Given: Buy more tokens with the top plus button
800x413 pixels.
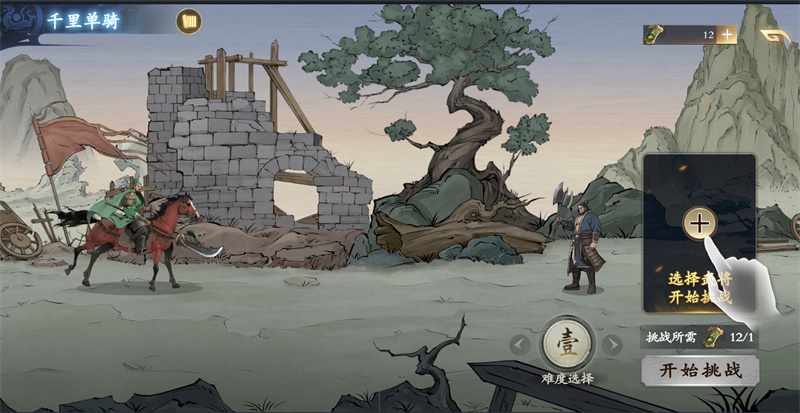Looking at the screenshot, I should [x=727, y=34].
